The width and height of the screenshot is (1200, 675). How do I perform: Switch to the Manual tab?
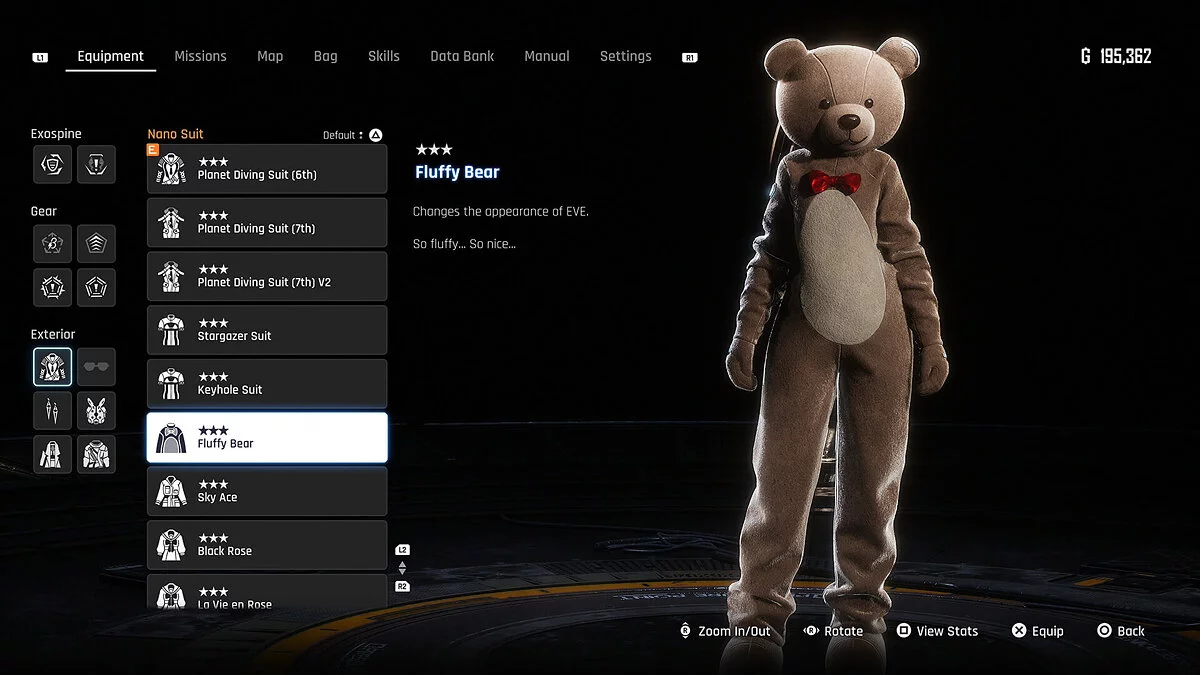point(547,56)
